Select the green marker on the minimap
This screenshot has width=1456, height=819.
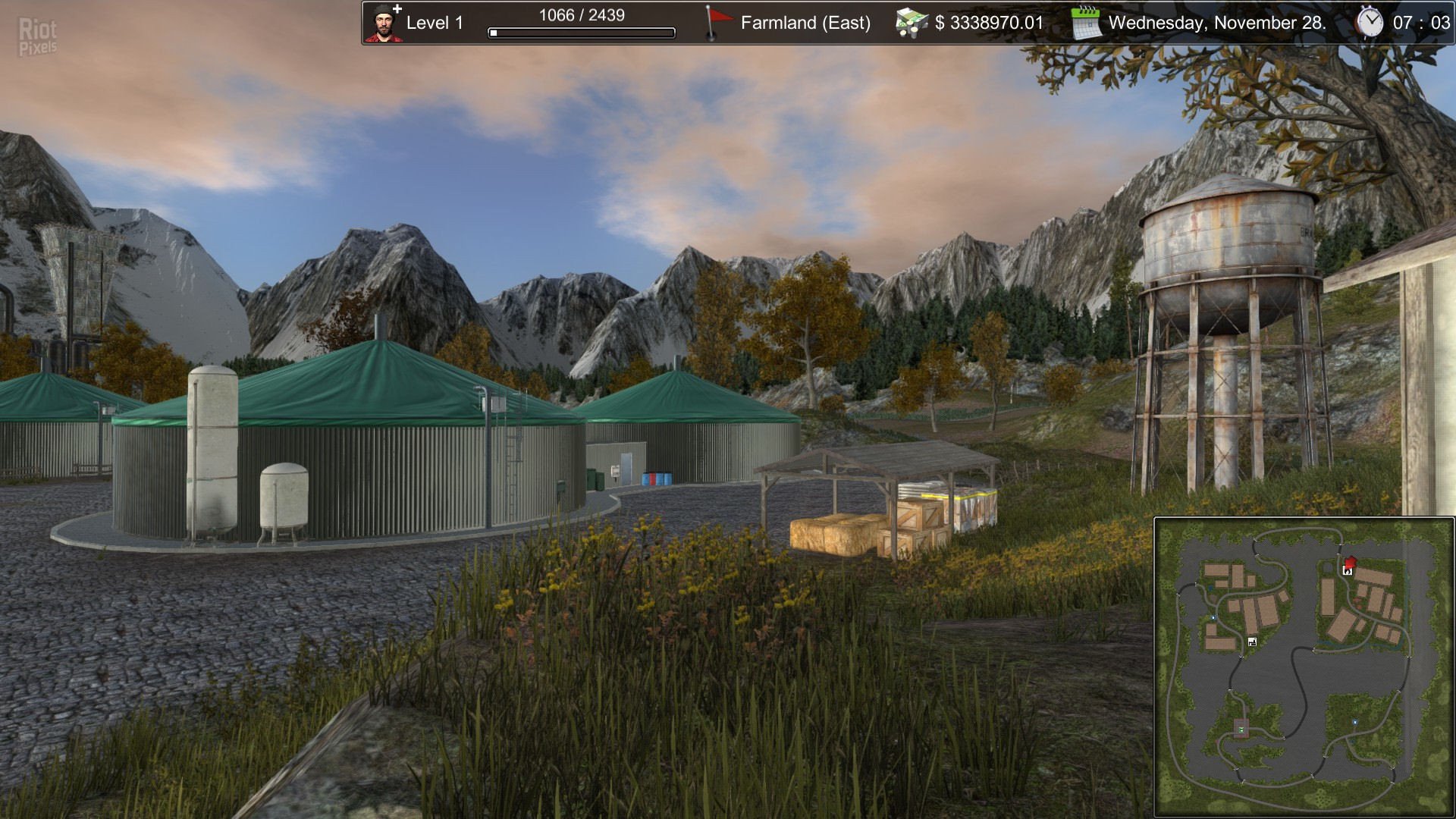(1241, 730)
